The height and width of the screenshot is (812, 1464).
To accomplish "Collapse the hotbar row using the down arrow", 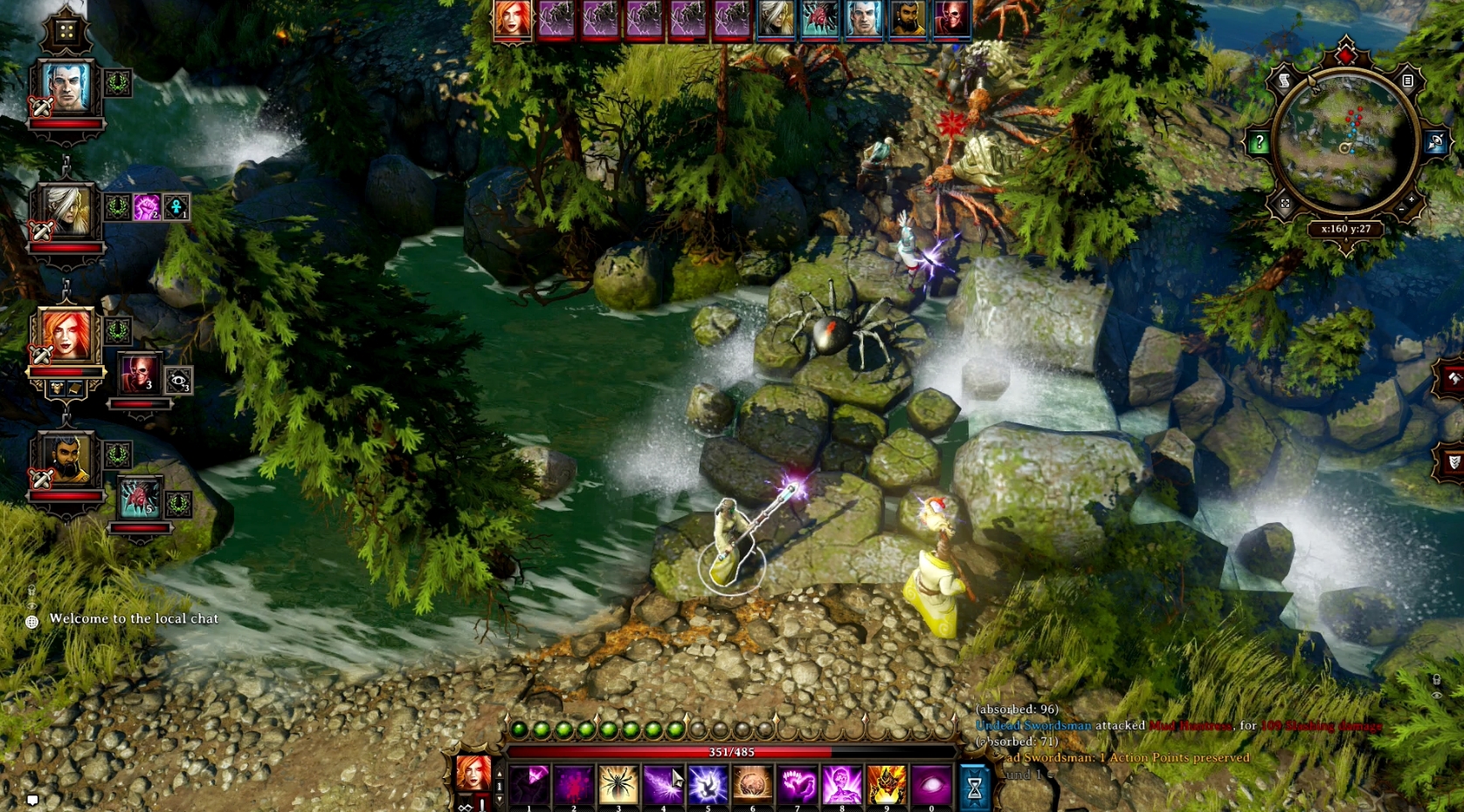I will point(499,797).
